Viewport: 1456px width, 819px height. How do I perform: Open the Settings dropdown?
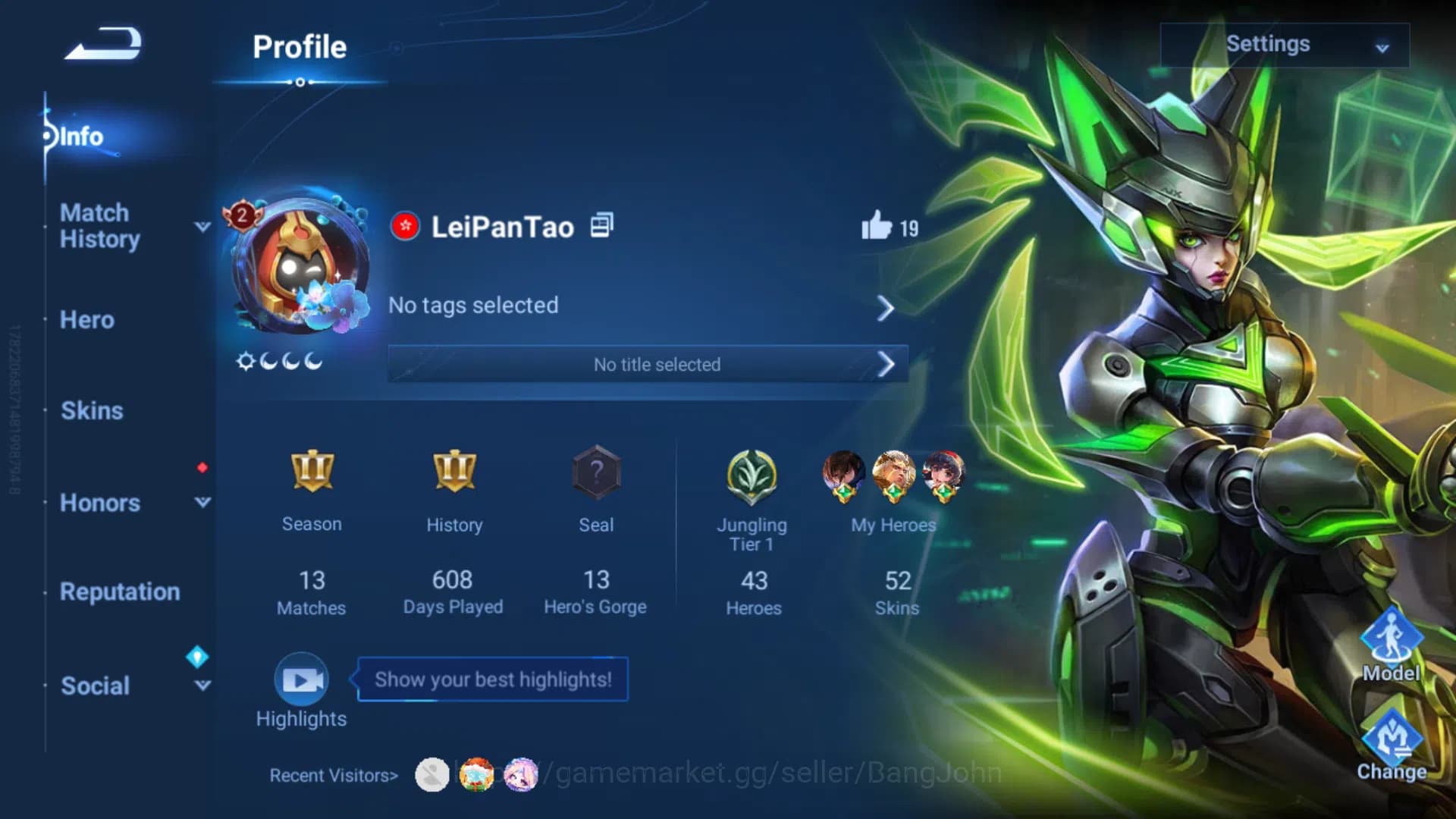(x=1284, y=45)
